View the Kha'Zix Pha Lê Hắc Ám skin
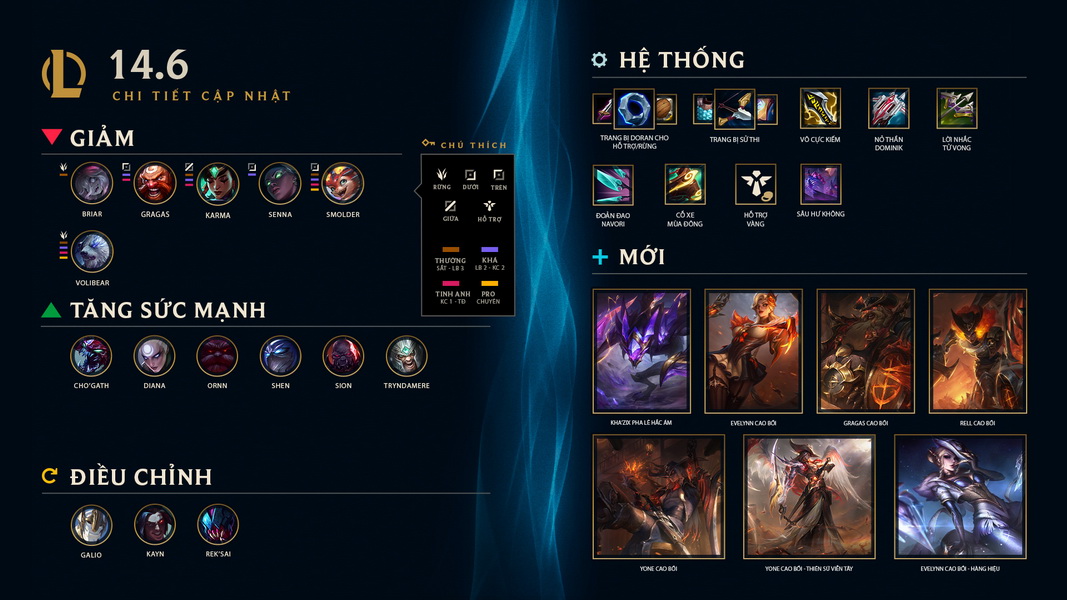1067x600 pixels. click(641, 351)
